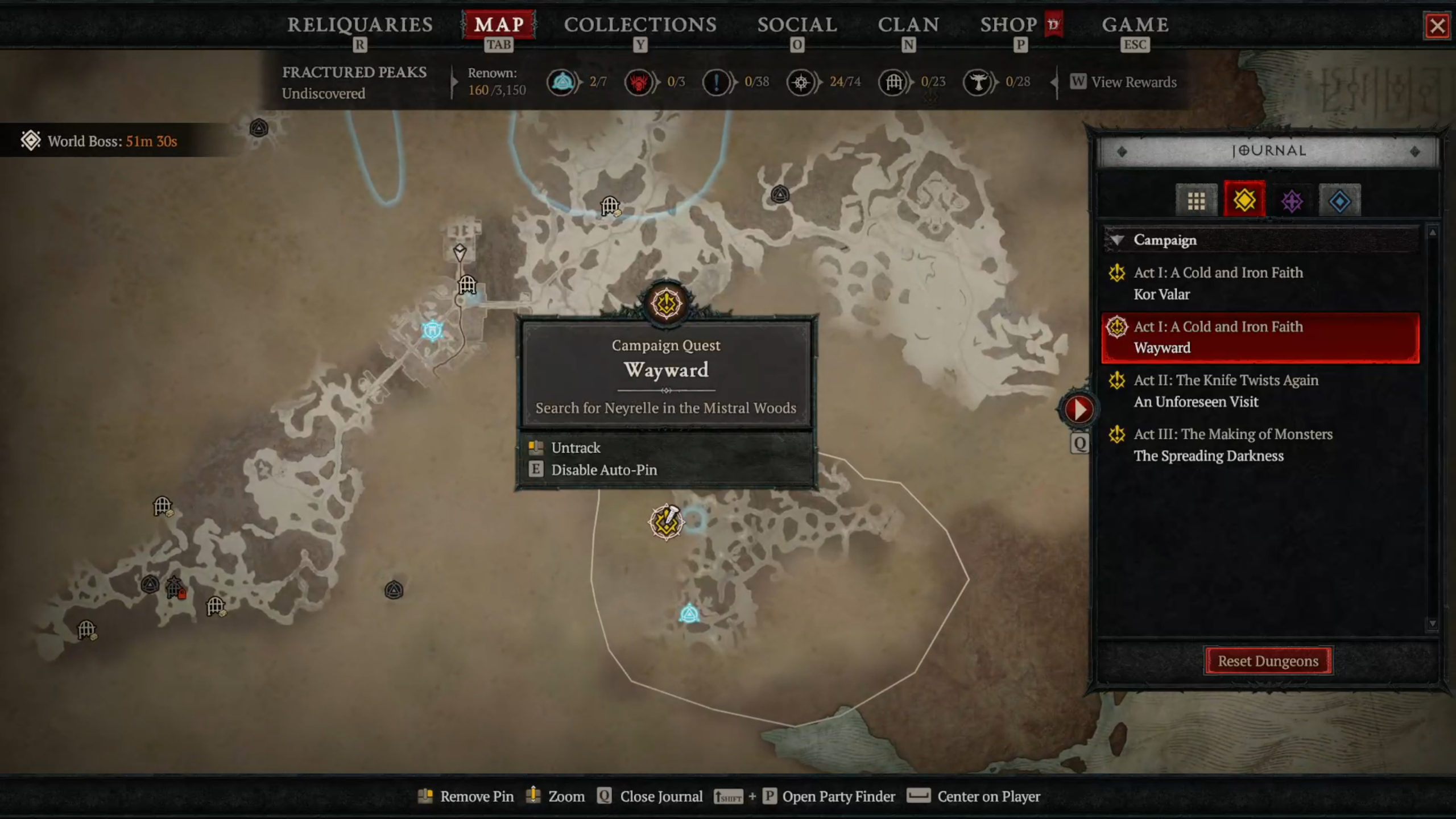Go to the Clan tab
Image resolution: width=1456 pixels, height=819 pixels.
tap(908, 25)
